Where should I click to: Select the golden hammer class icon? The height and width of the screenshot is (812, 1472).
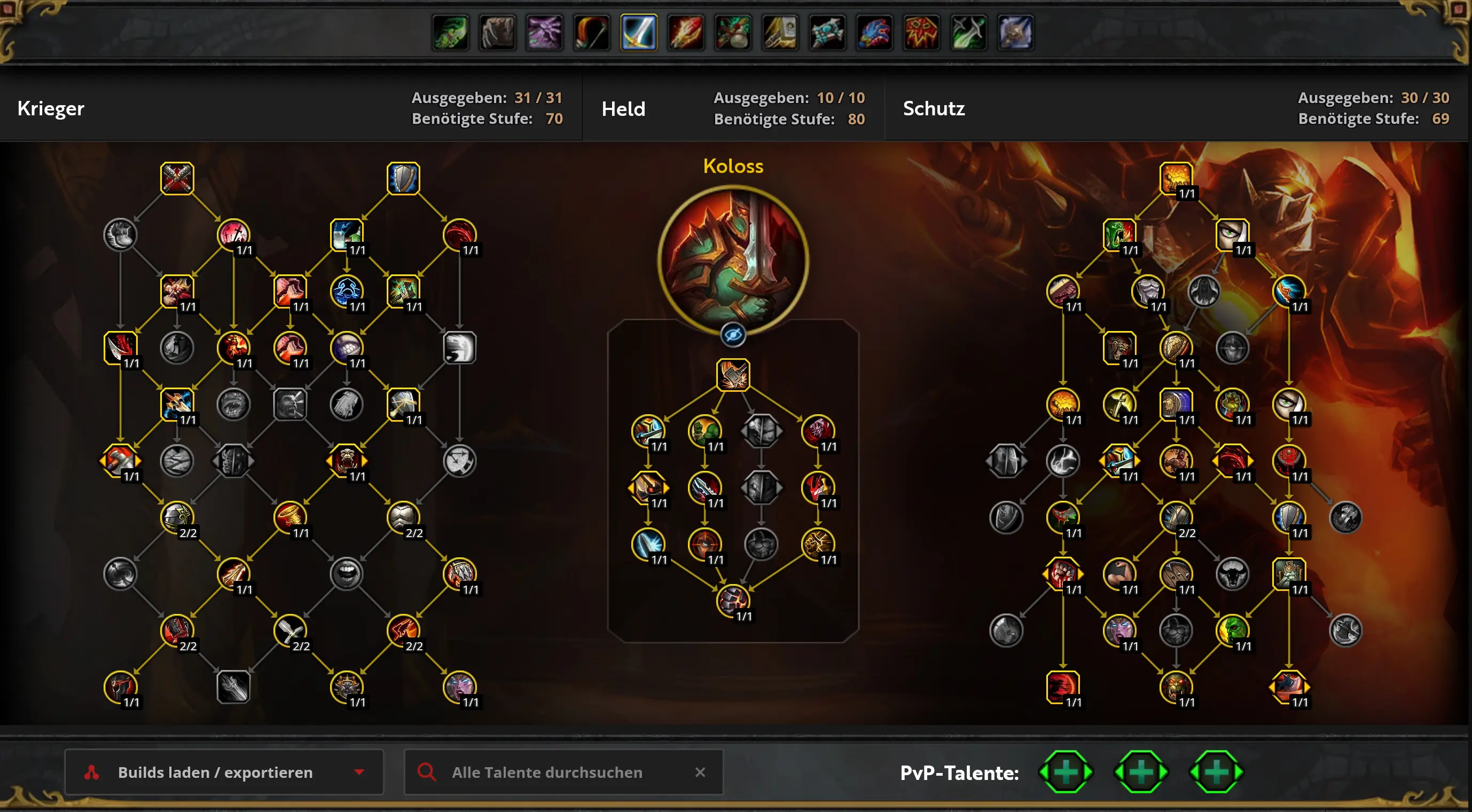pyautogui.click(x=780, y=33)
